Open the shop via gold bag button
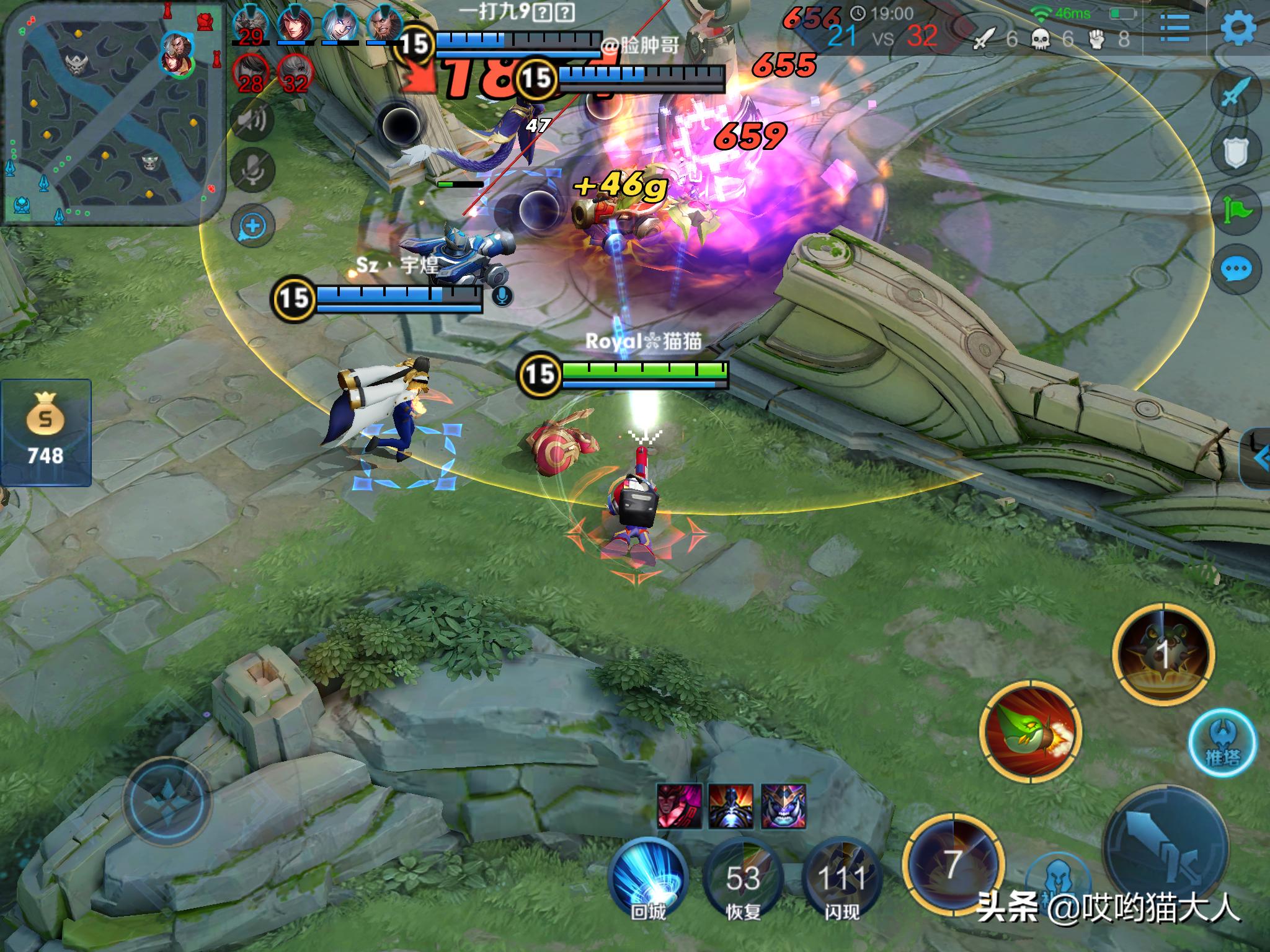 (45, 432)
